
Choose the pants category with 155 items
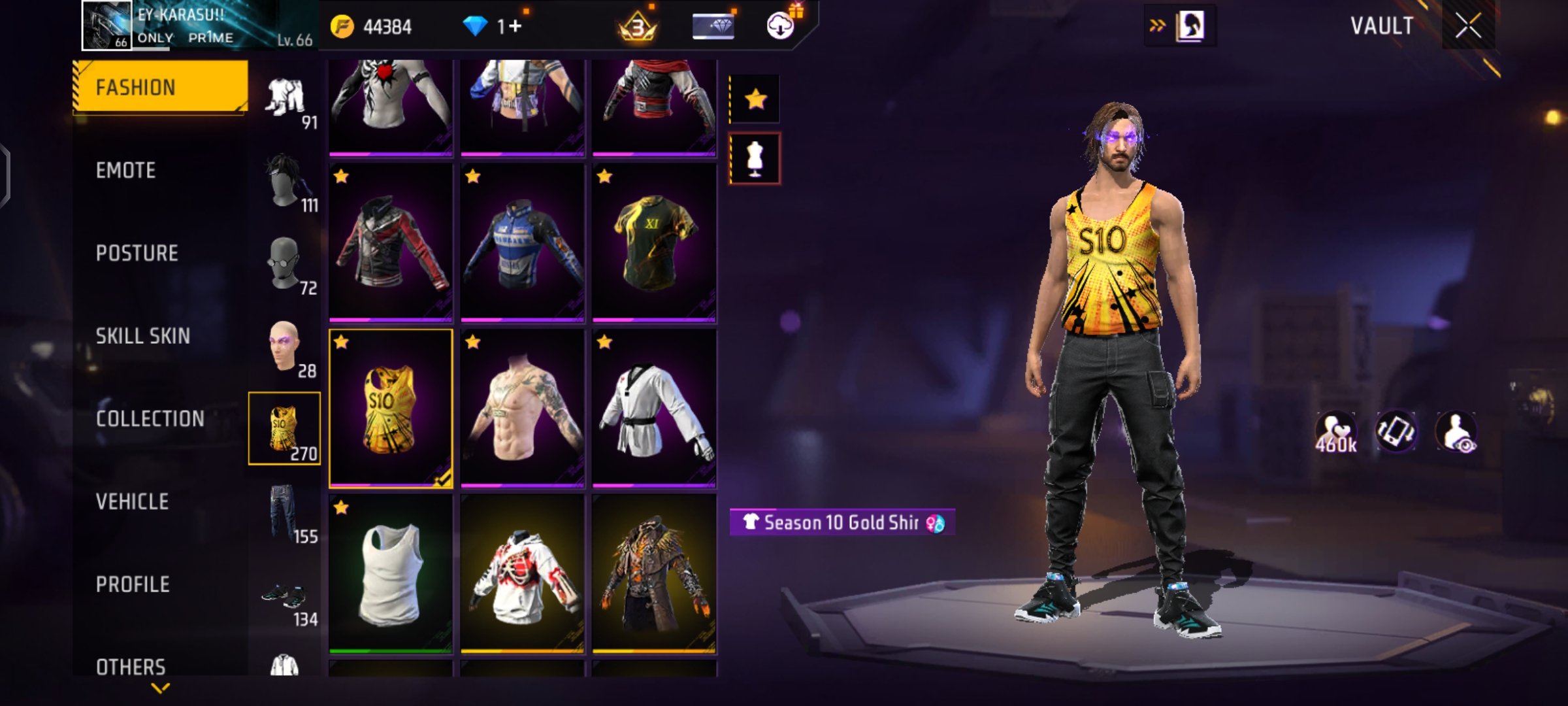pyautogui.click(x=286, y=514)
